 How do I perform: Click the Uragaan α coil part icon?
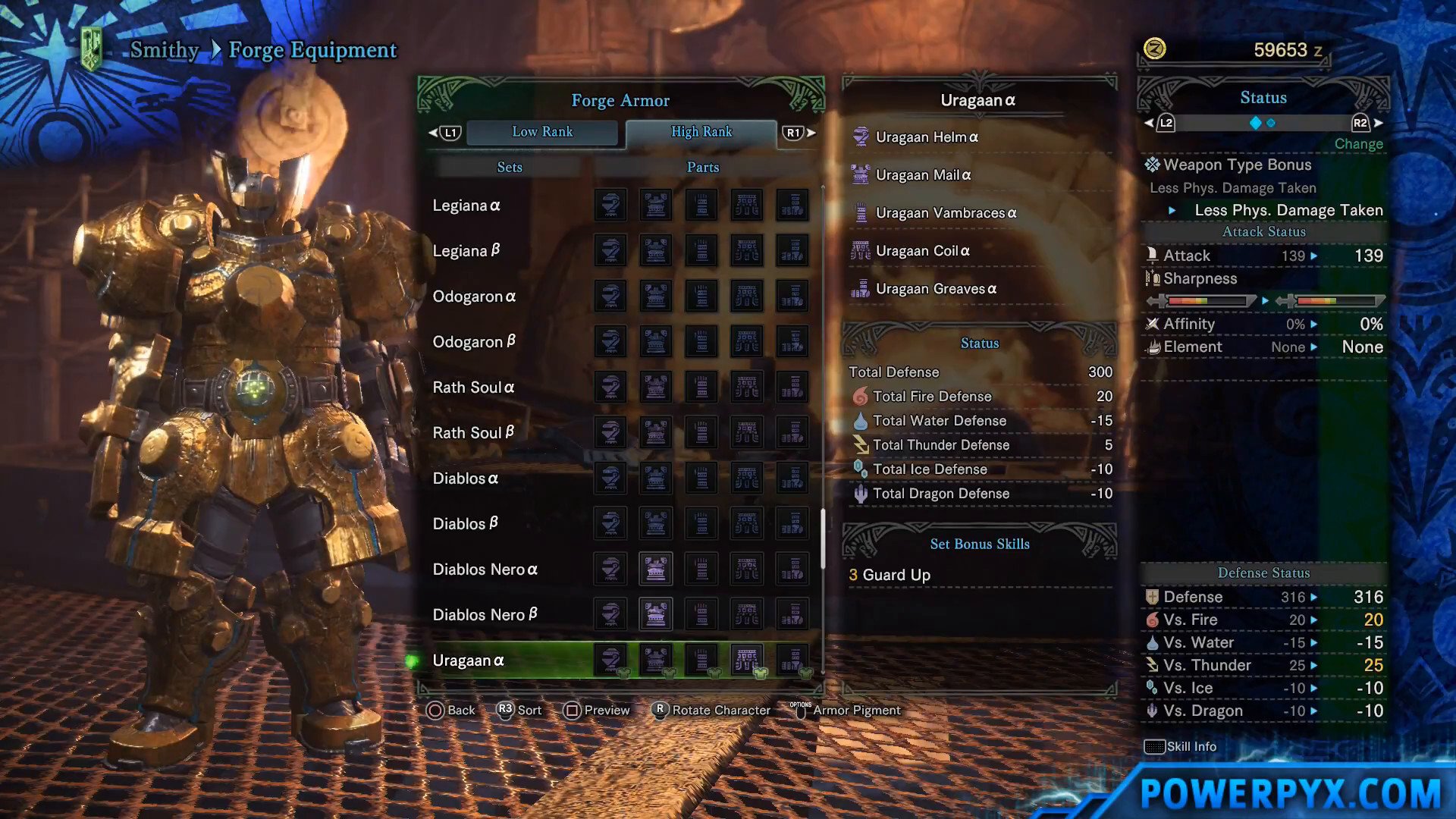click(747, 660)
